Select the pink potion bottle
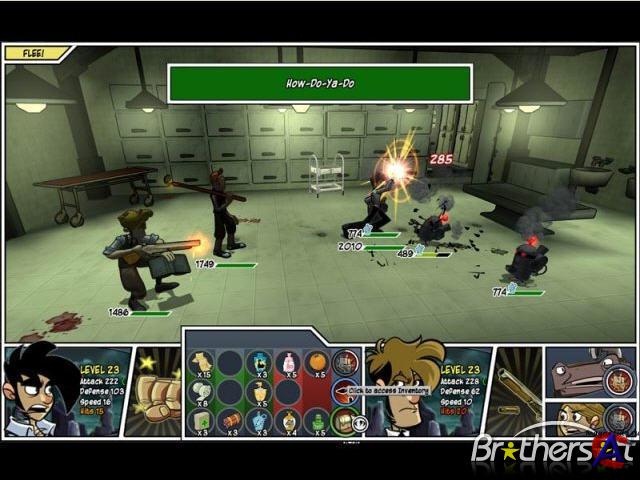The image size is (640, 480). point(288,362)
